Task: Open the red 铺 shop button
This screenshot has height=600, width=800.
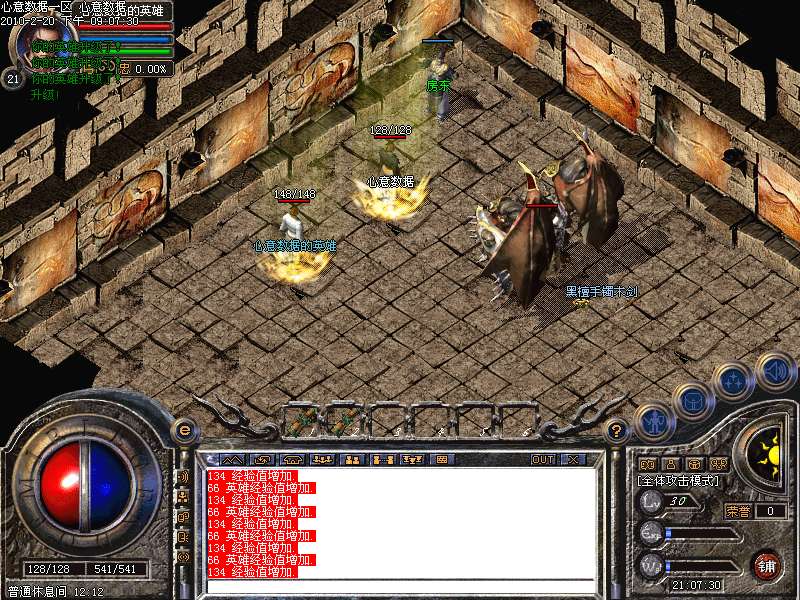Action: pos(766,565)
